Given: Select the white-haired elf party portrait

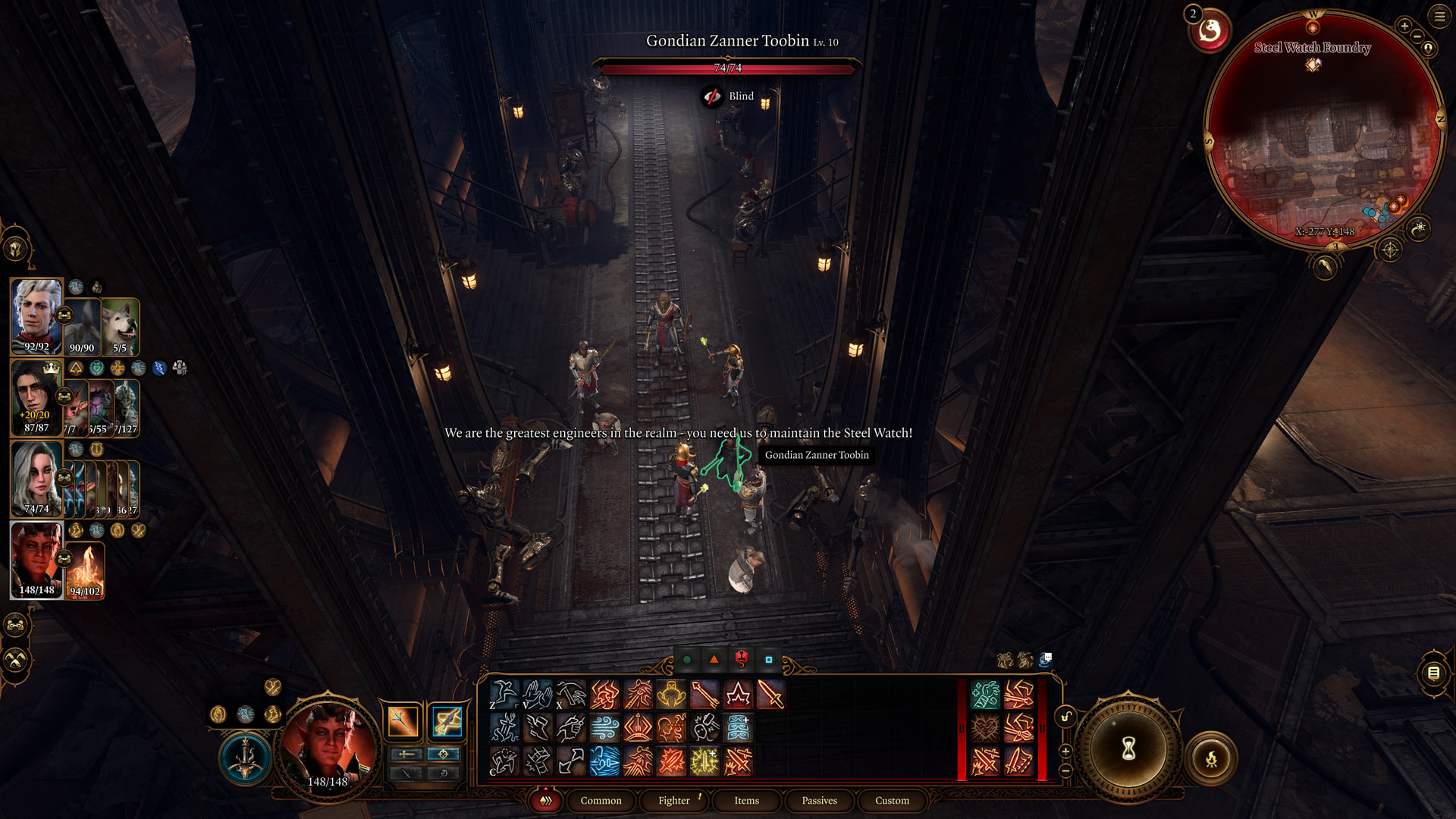Looking at the screenshot, I should (x=36, y=316).
